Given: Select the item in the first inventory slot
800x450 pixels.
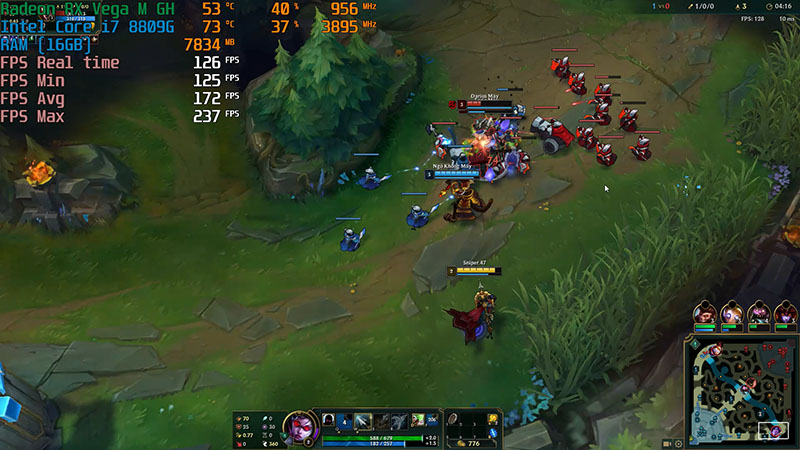Looking at the screenshot, I should 454,420.
